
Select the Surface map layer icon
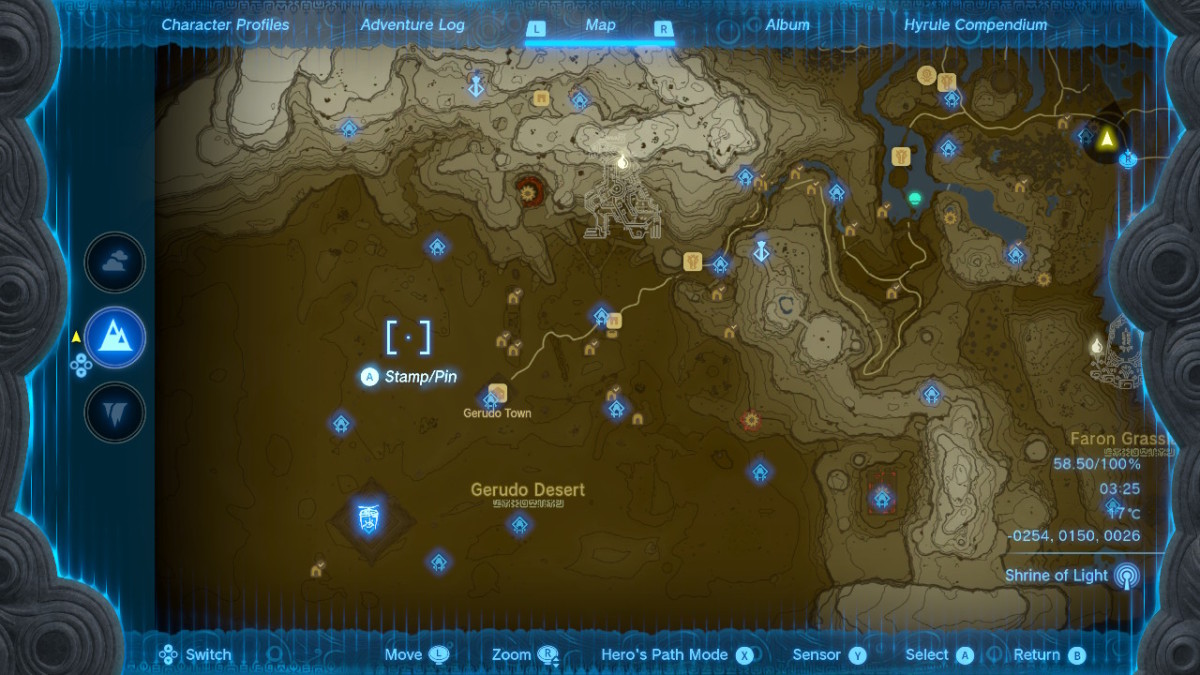115,337
